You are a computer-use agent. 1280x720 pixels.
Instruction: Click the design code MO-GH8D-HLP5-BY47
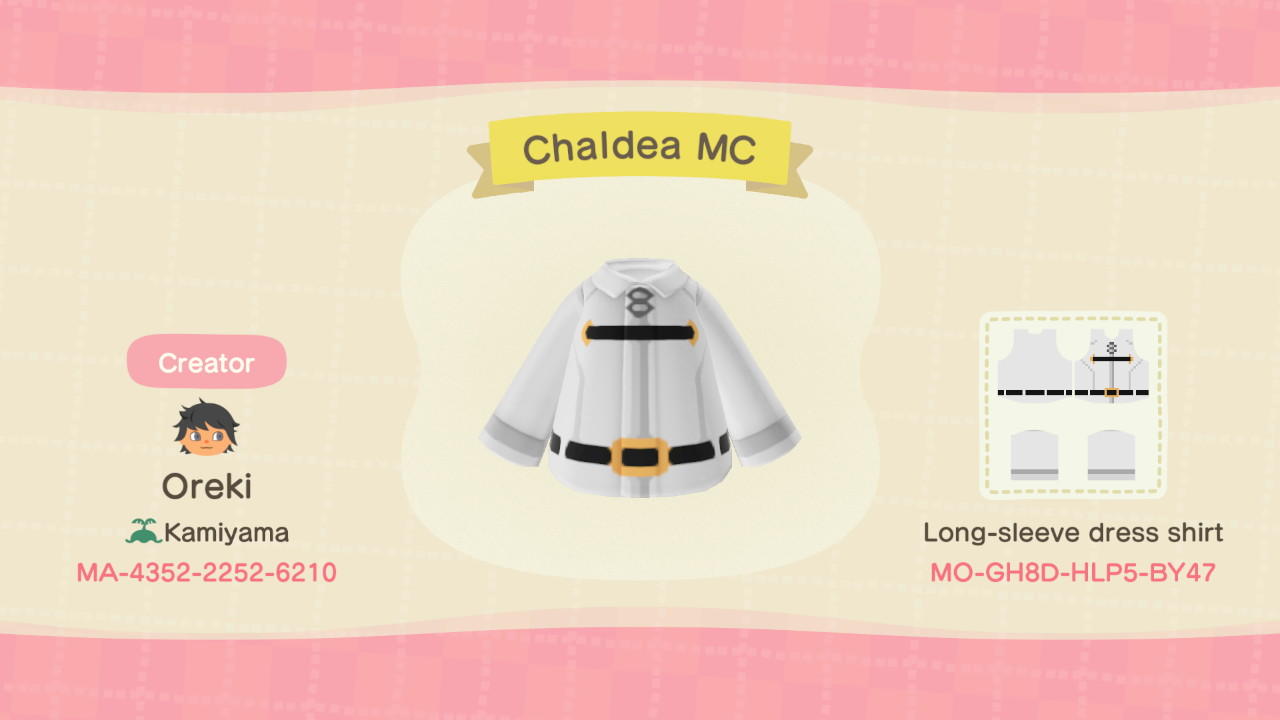point(1073,574)
